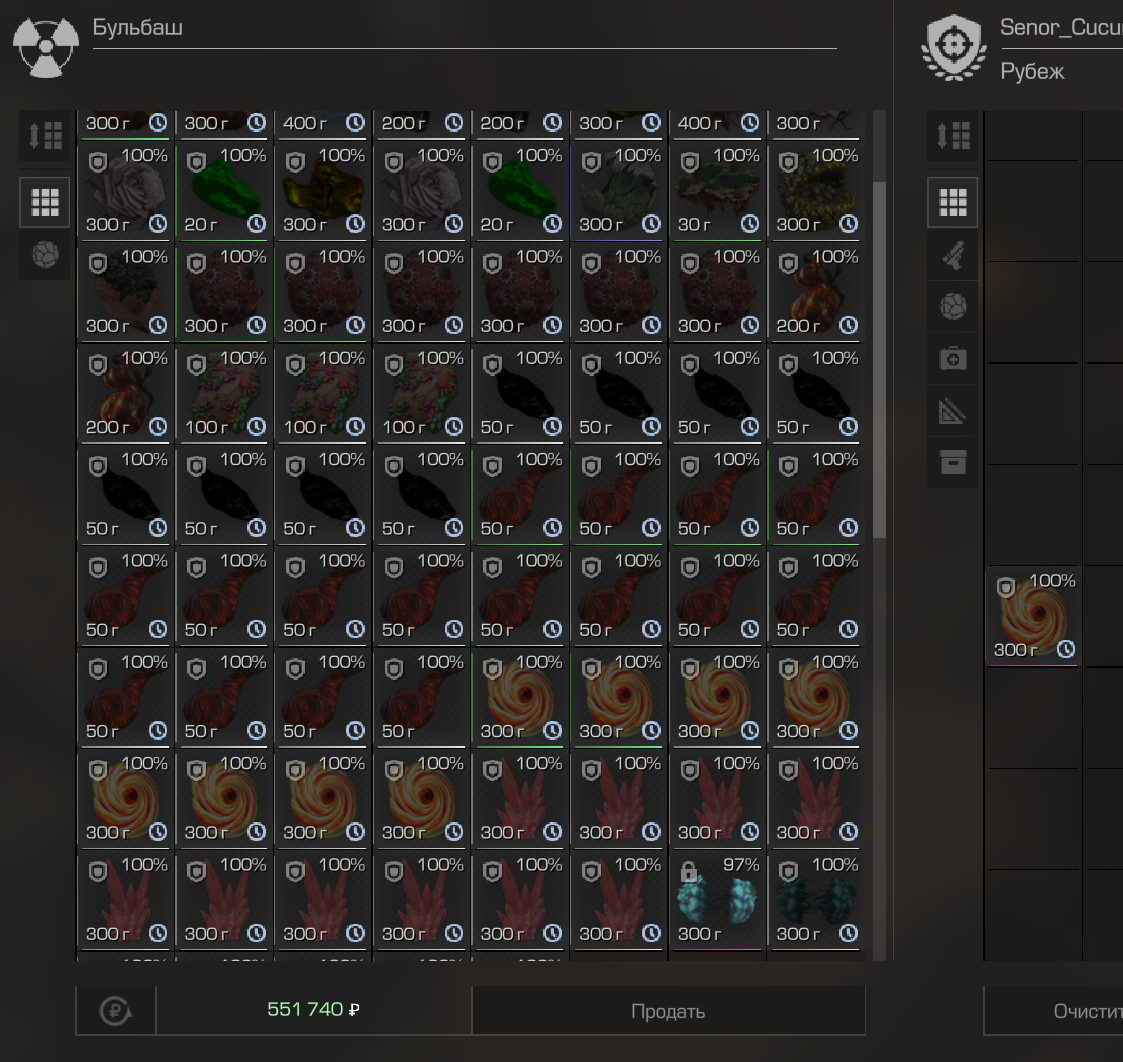Choose the golden-yellow 300 g artifact
Viewport: 1123px width, 1062px height.
coord(322,191)
